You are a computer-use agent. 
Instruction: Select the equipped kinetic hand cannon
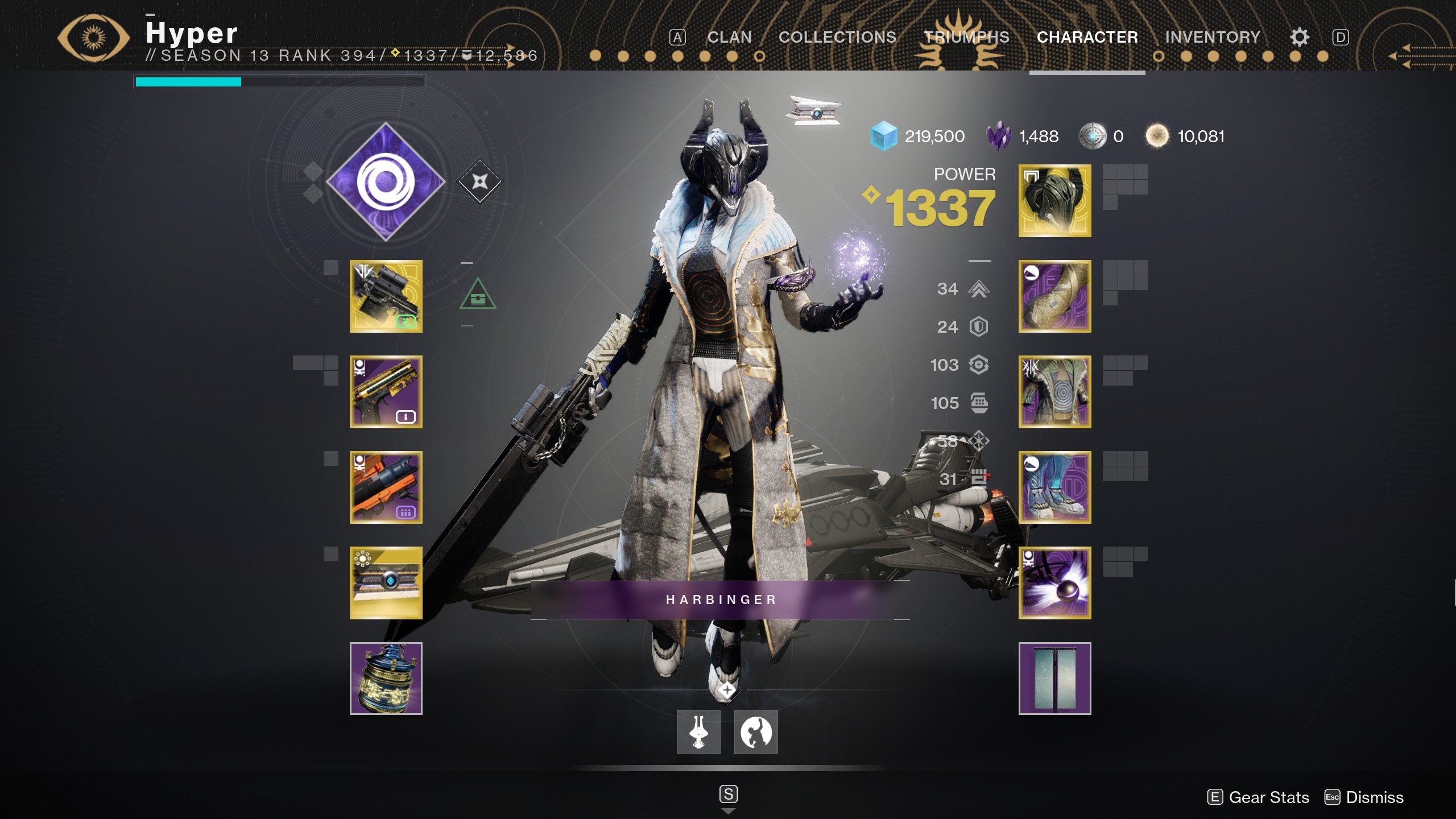point(386,296)
